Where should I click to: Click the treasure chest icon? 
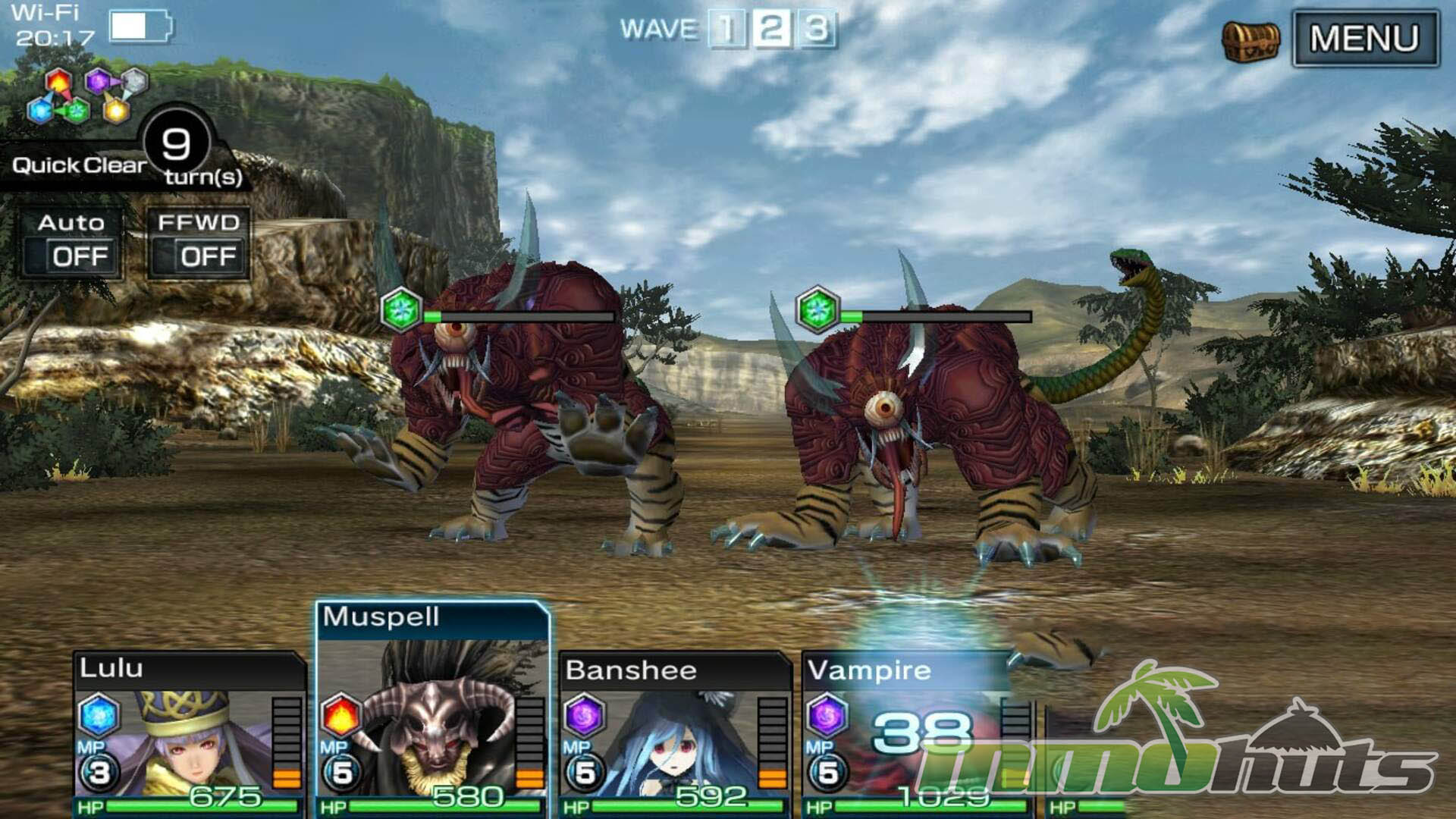(x=1250, y=39)
